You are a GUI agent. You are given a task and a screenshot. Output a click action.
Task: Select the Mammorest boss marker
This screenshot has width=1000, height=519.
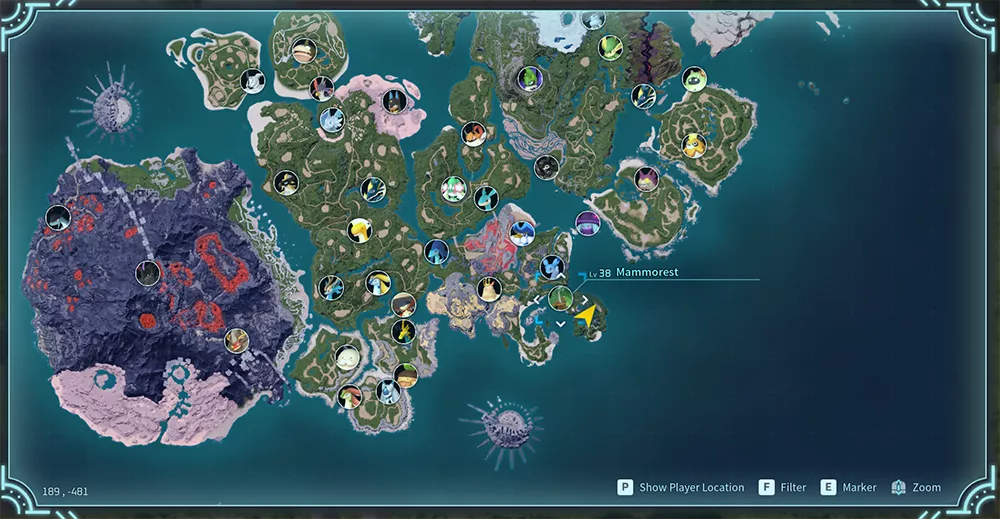pos(560,298)
